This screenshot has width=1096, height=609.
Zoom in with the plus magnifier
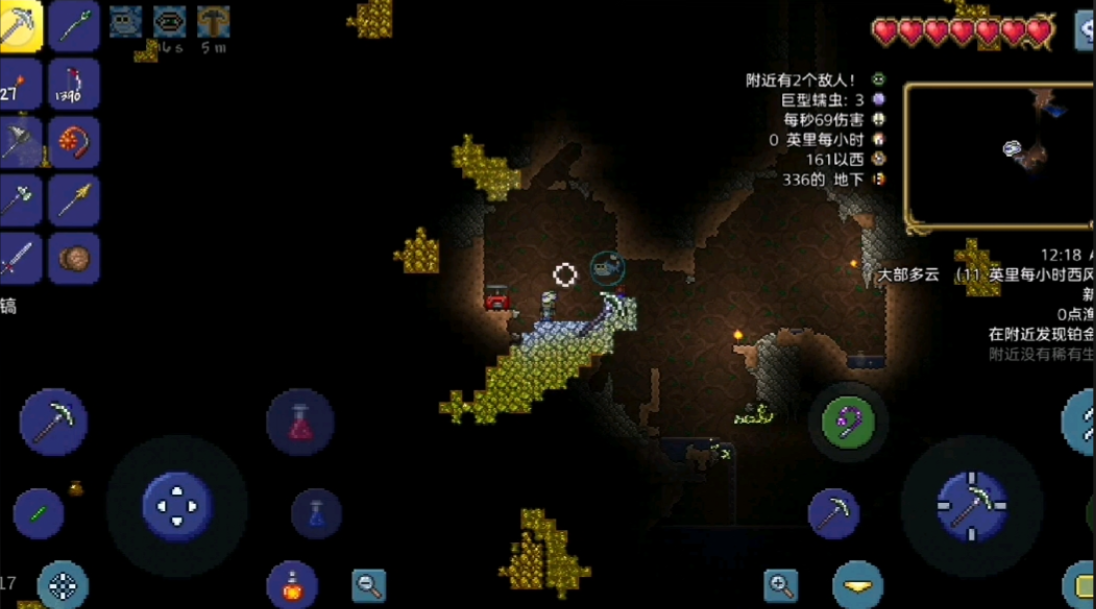point(781,585)
